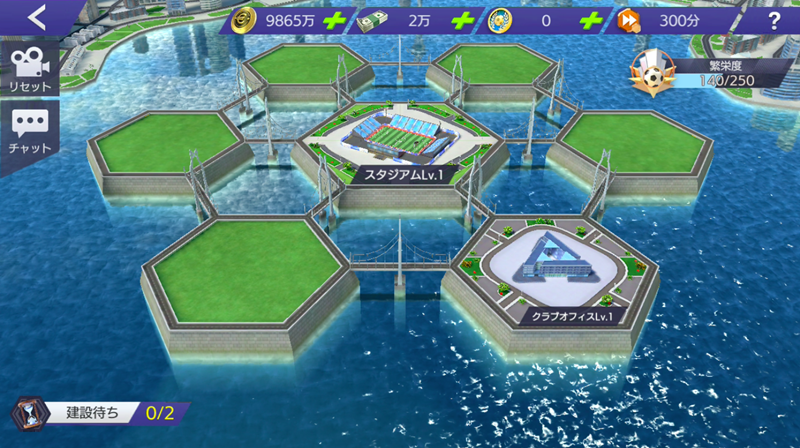Image resolution: width=800 pixels, height=448 pixels.
Task: Add gold coins with the green plus
Action: (x=335, y=20)
